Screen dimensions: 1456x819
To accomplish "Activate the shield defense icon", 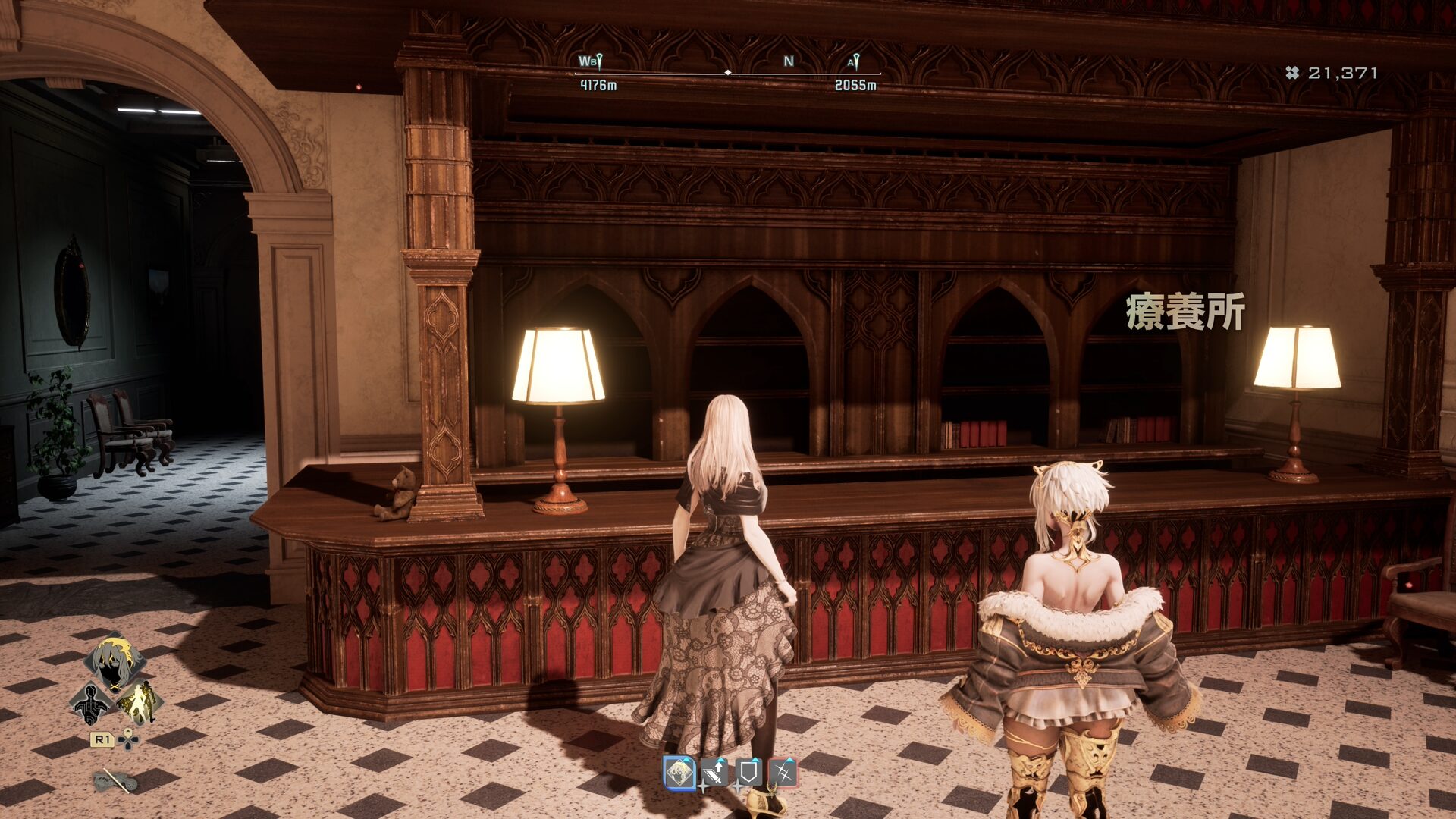I will [748, 773].
